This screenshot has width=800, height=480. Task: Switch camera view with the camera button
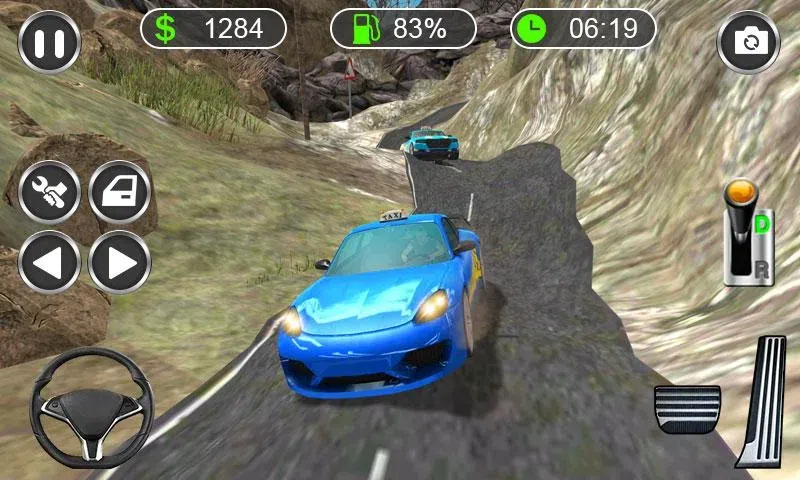748,42
